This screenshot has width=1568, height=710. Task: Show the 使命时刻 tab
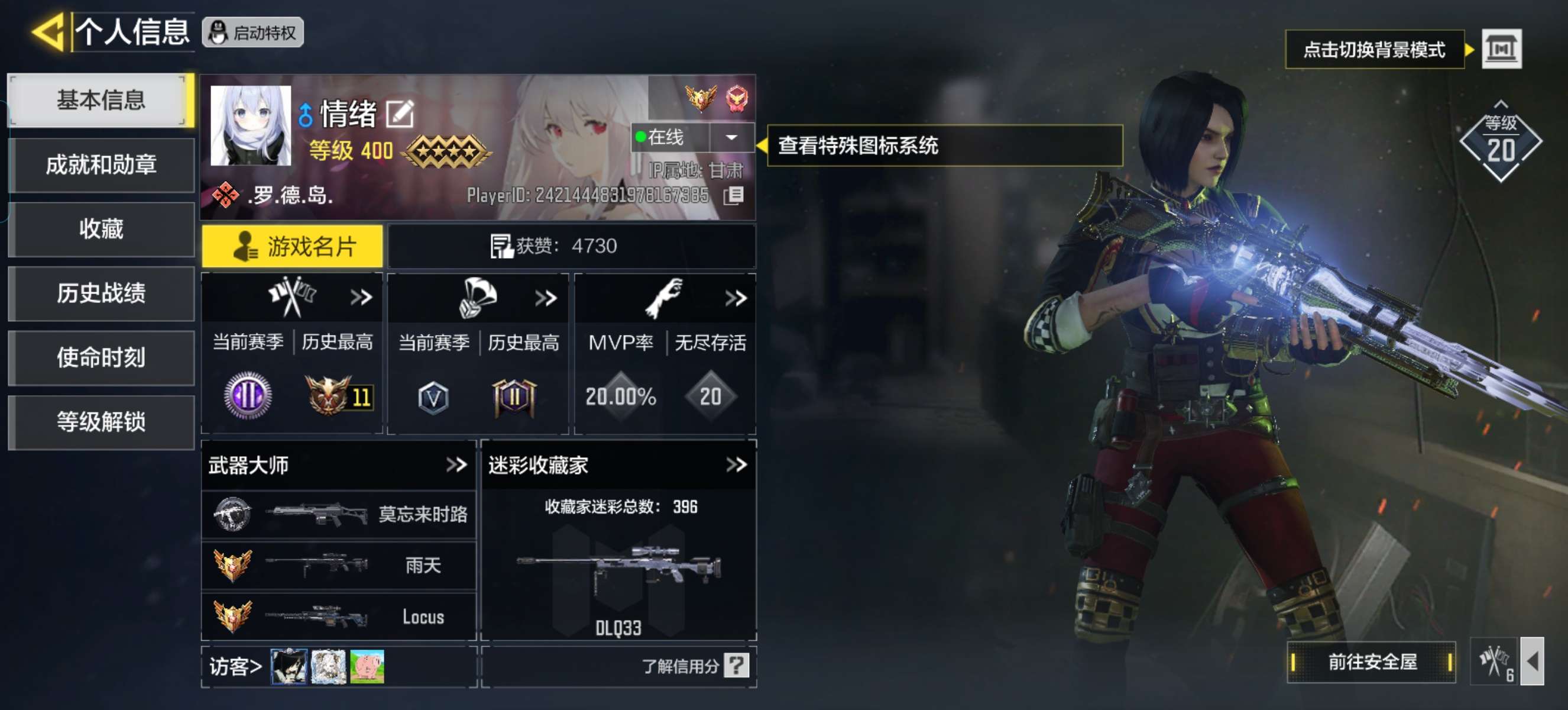point(101,357)
